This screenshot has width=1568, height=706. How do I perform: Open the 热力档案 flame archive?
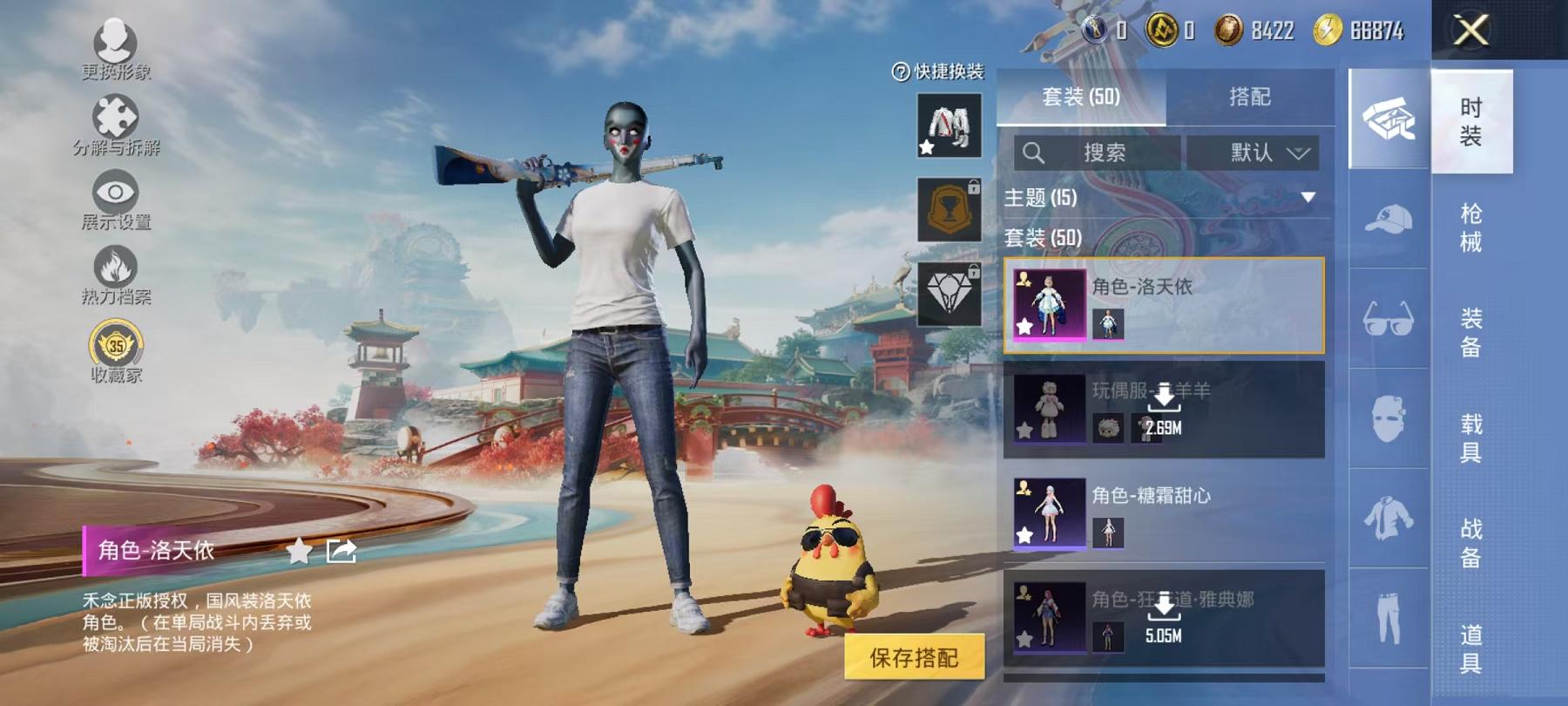coord(113,266)
